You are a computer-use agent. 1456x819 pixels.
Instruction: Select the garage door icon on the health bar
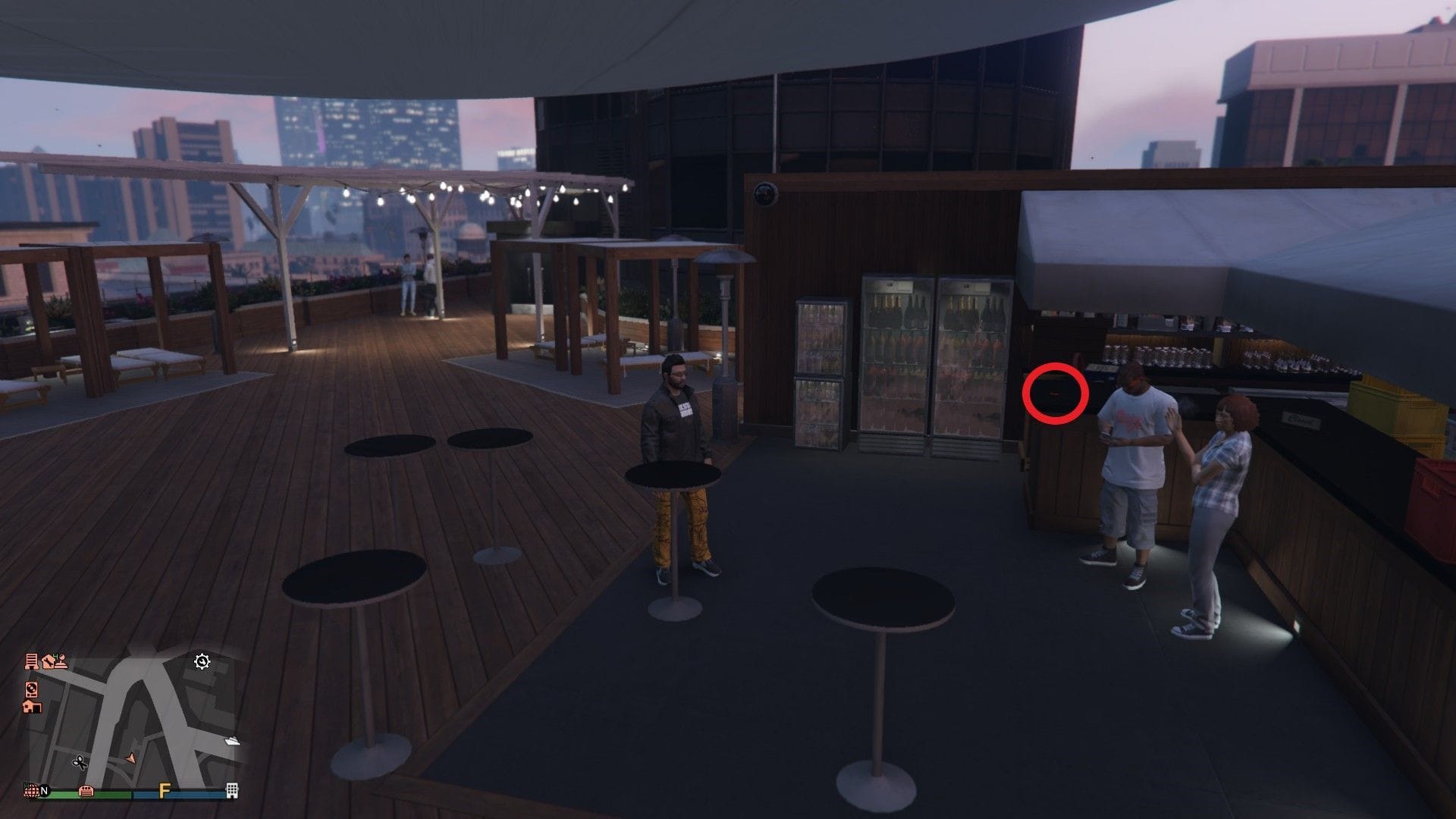pos(86,791)
